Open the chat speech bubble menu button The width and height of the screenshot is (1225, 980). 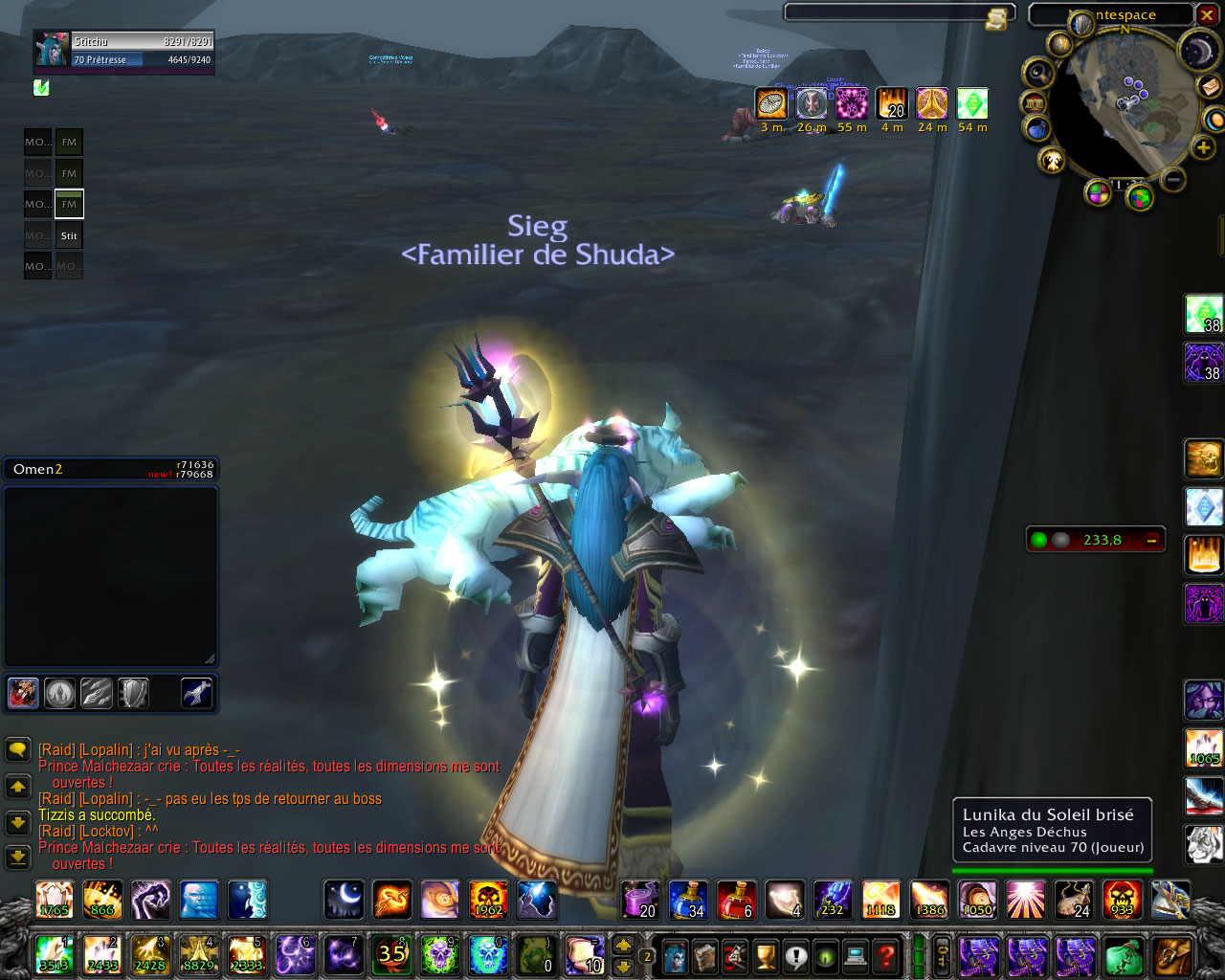click(17, 749)
